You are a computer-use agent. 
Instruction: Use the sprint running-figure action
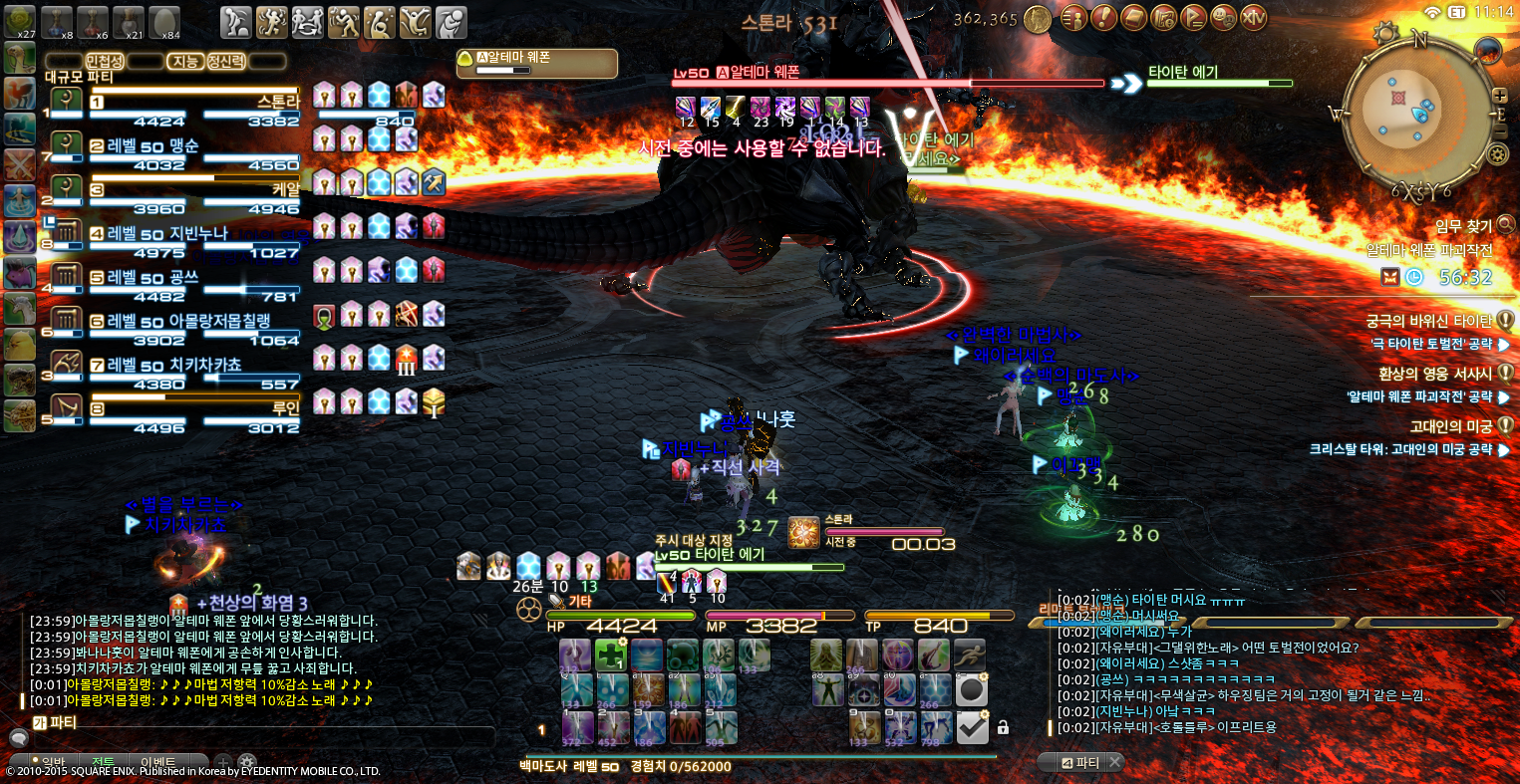pos(970,654)
